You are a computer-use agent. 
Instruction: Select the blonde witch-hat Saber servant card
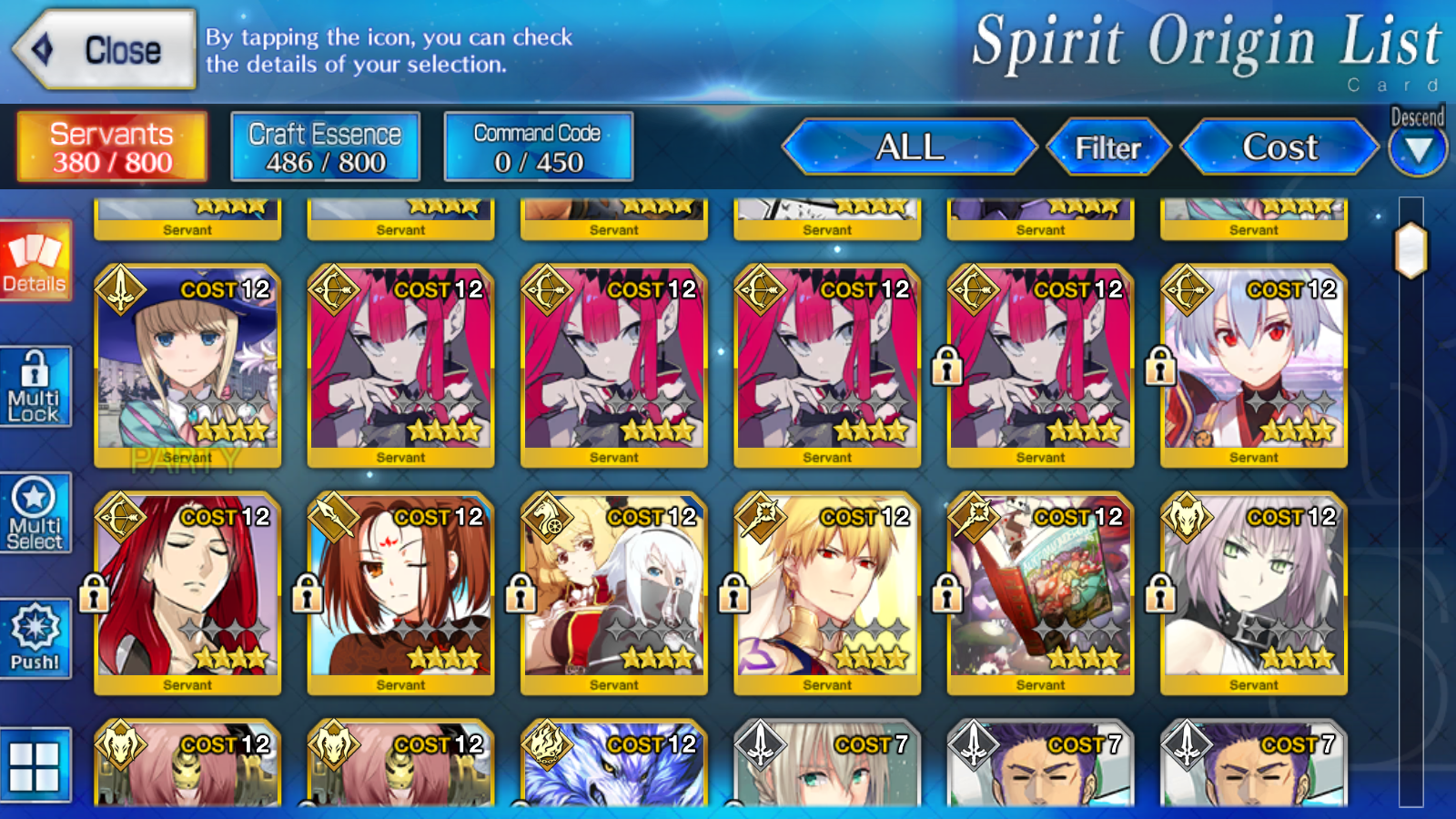point(187,366)
